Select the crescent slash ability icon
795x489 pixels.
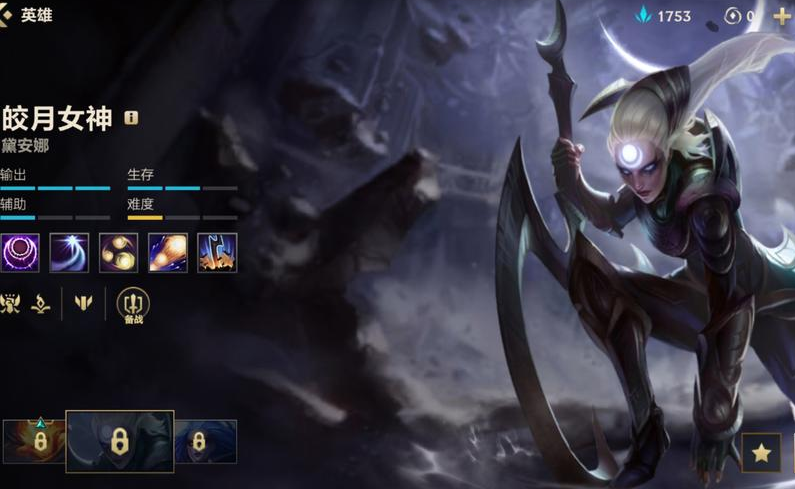69,252
